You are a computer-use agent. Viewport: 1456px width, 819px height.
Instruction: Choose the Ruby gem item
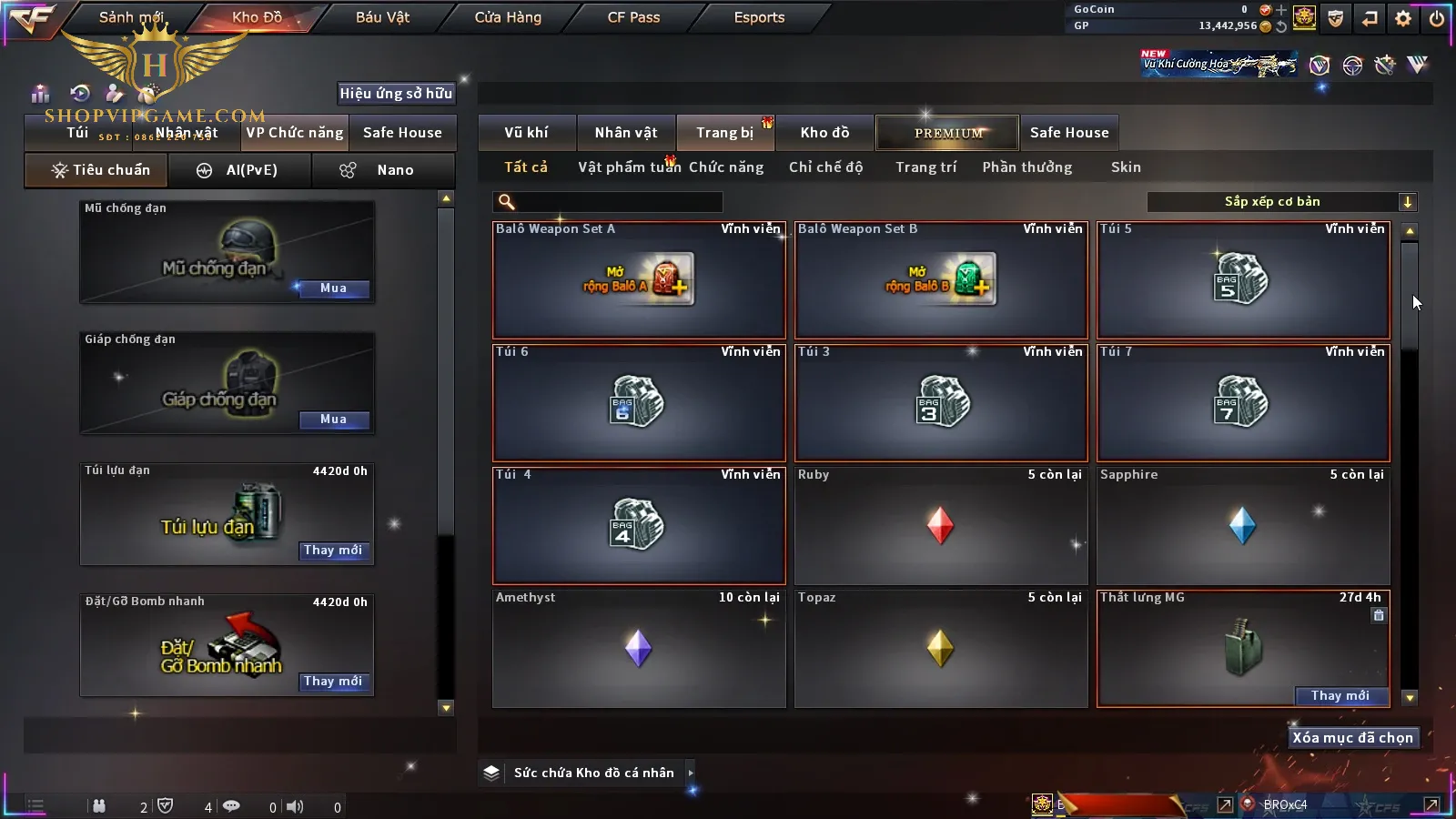pos(941,526)
